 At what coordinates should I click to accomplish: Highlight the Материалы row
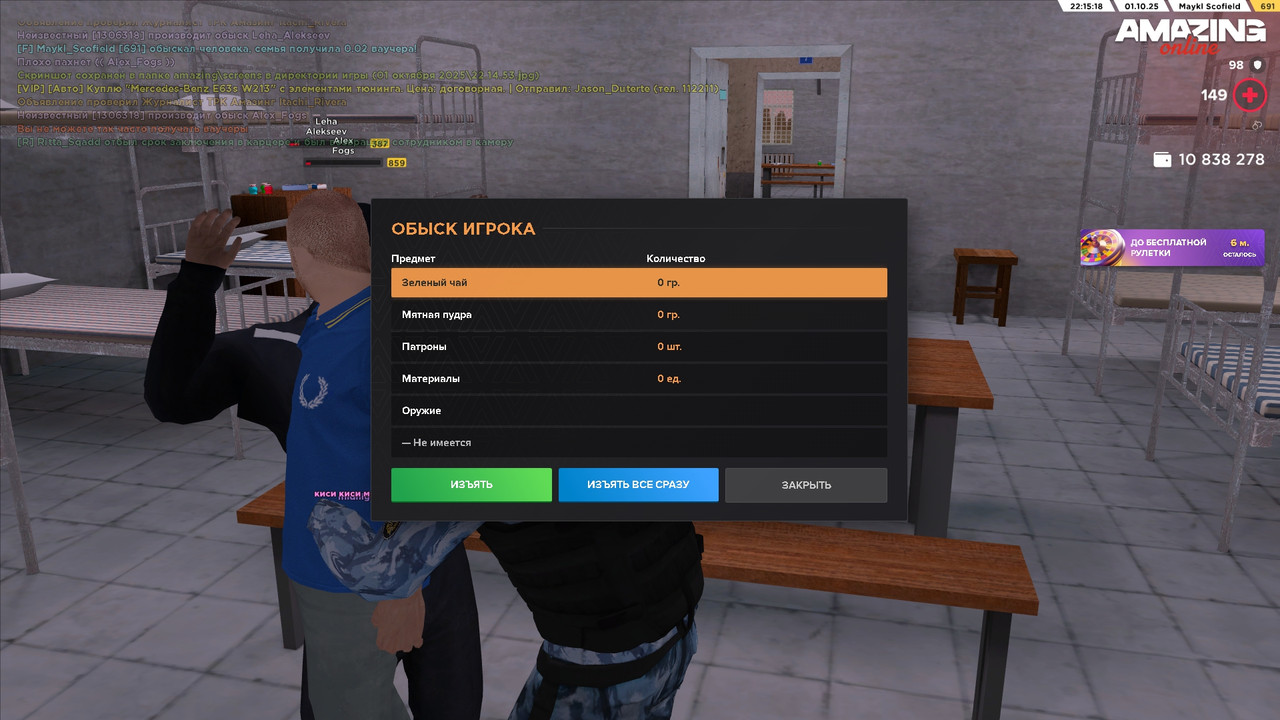tap(638, 379)
